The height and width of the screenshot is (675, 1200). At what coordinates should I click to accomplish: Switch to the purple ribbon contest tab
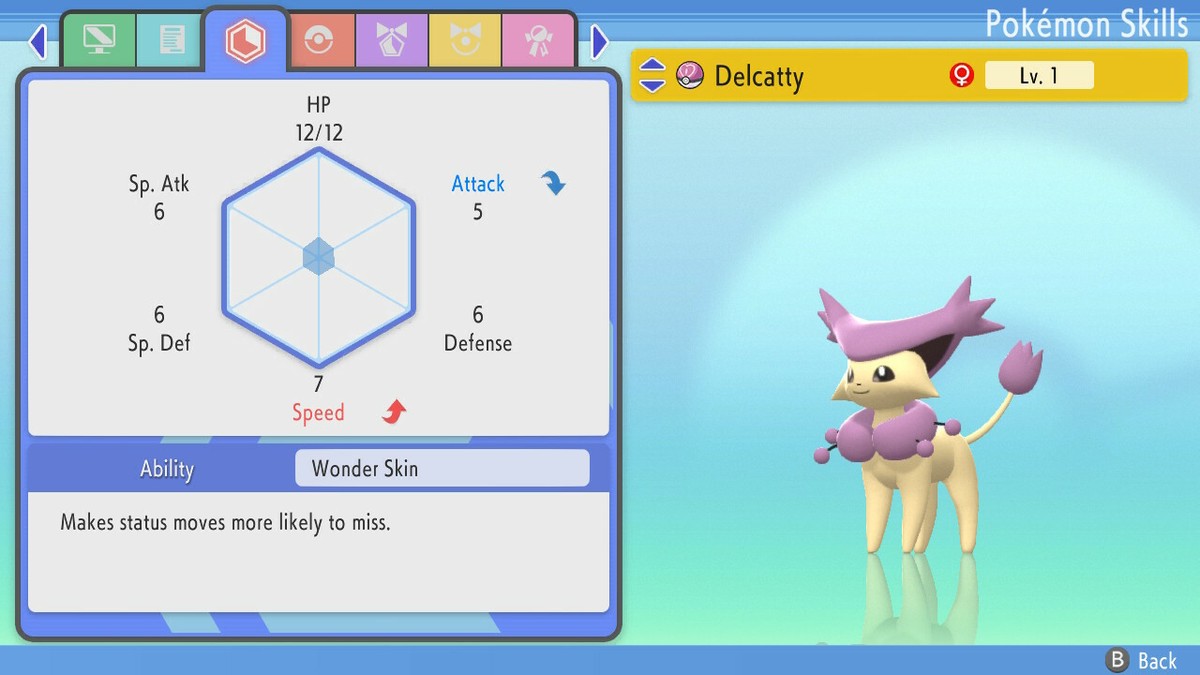[391, 40]
